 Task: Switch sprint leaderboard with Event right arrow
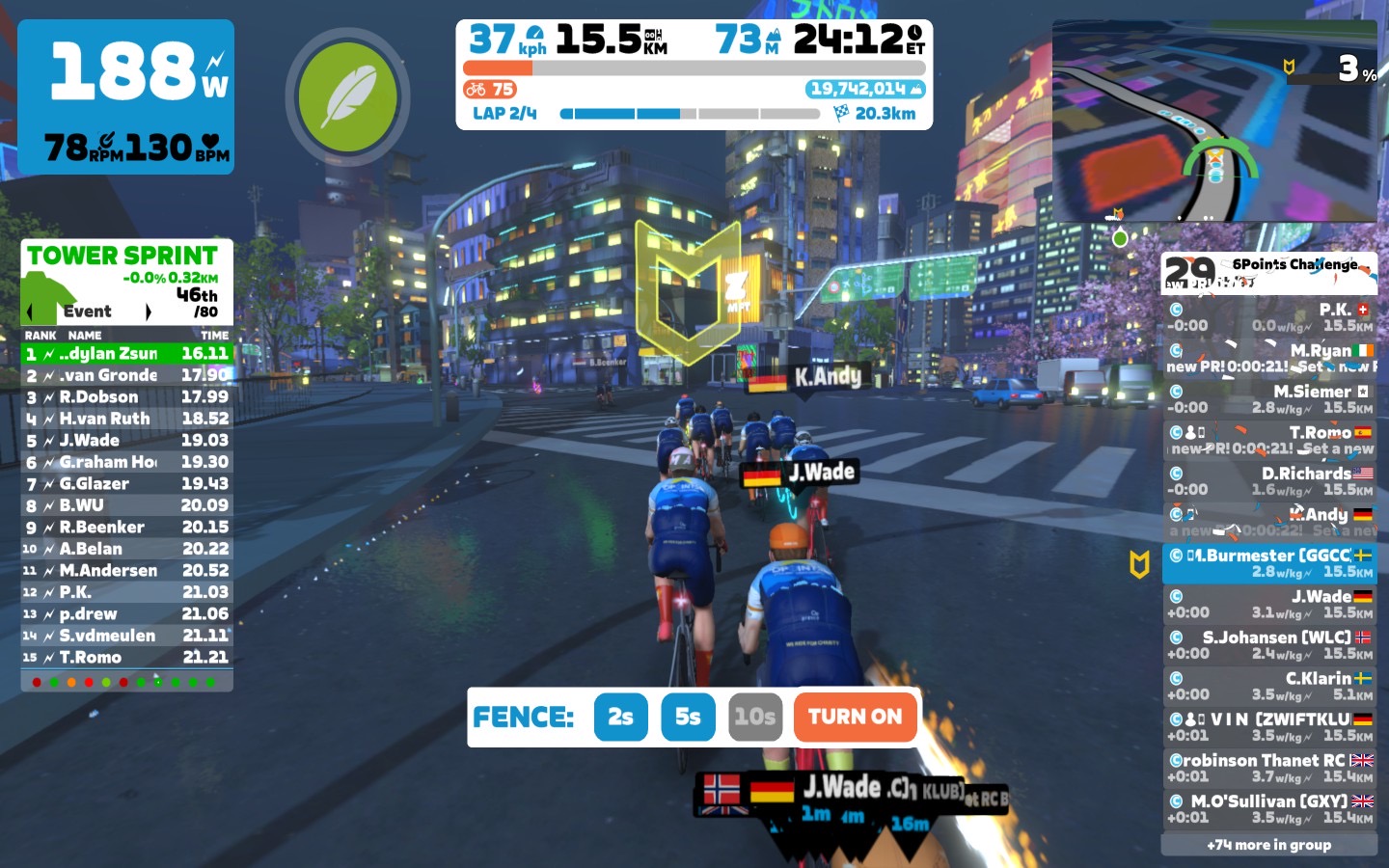click(x=148, y=312)
